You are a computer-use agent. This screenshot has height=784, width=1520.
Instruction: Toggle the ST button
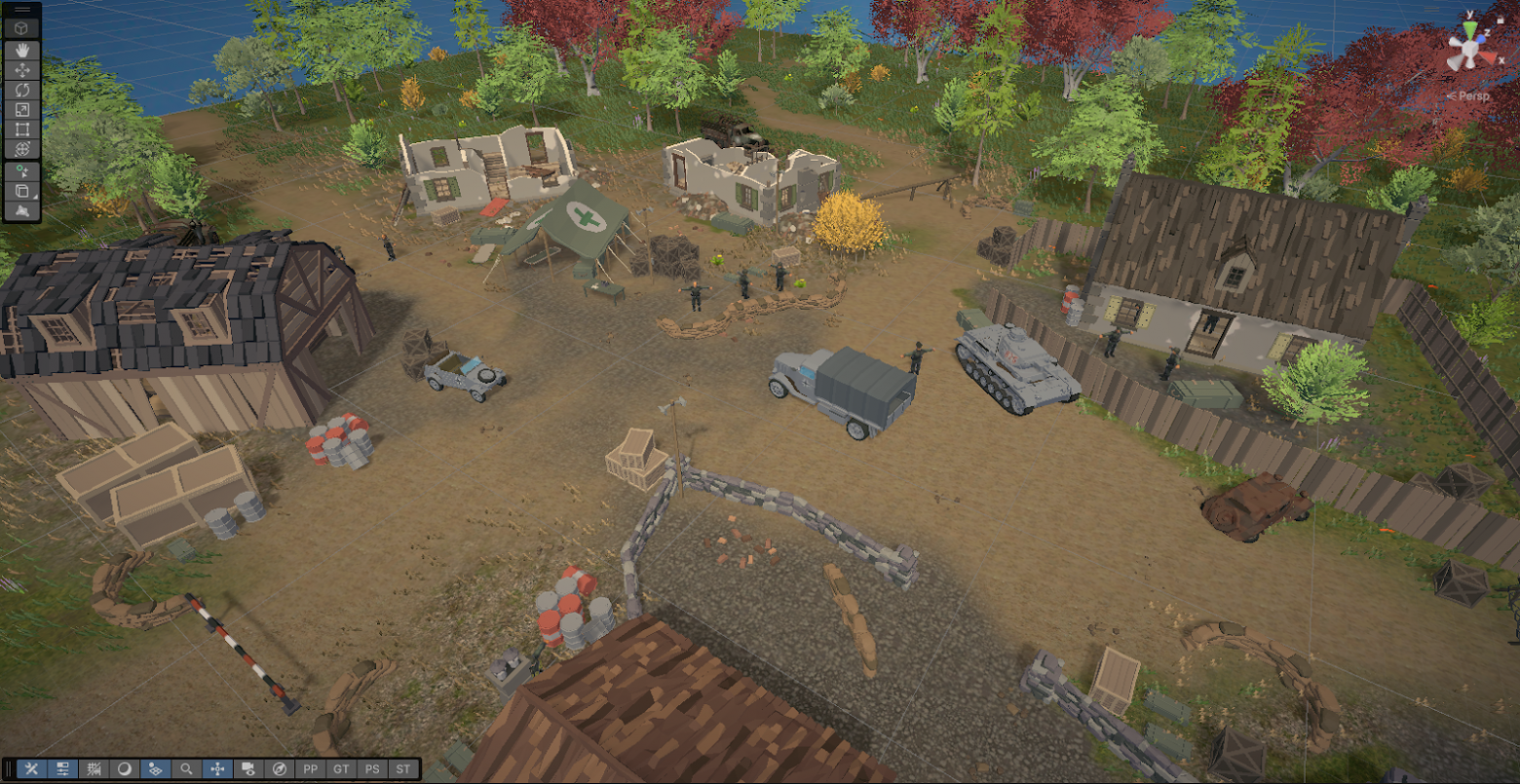(403, 768)
